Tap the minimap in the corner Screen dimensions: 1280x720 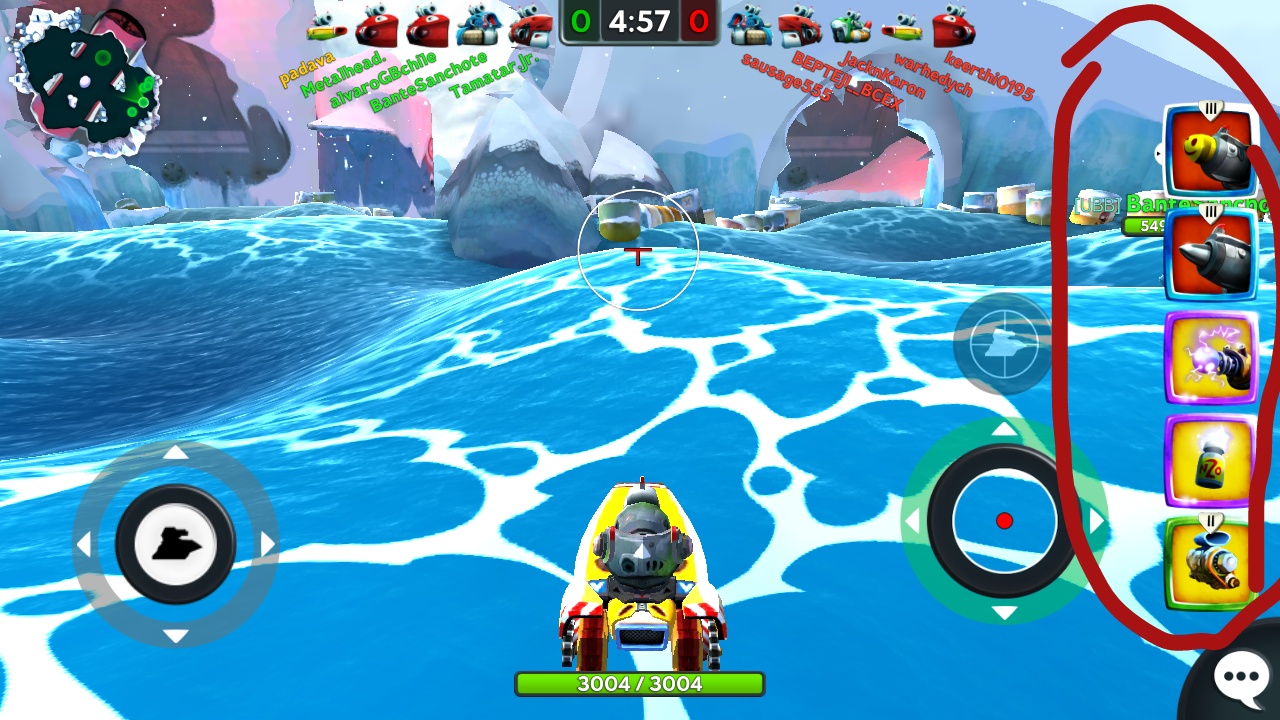(85, 85)
